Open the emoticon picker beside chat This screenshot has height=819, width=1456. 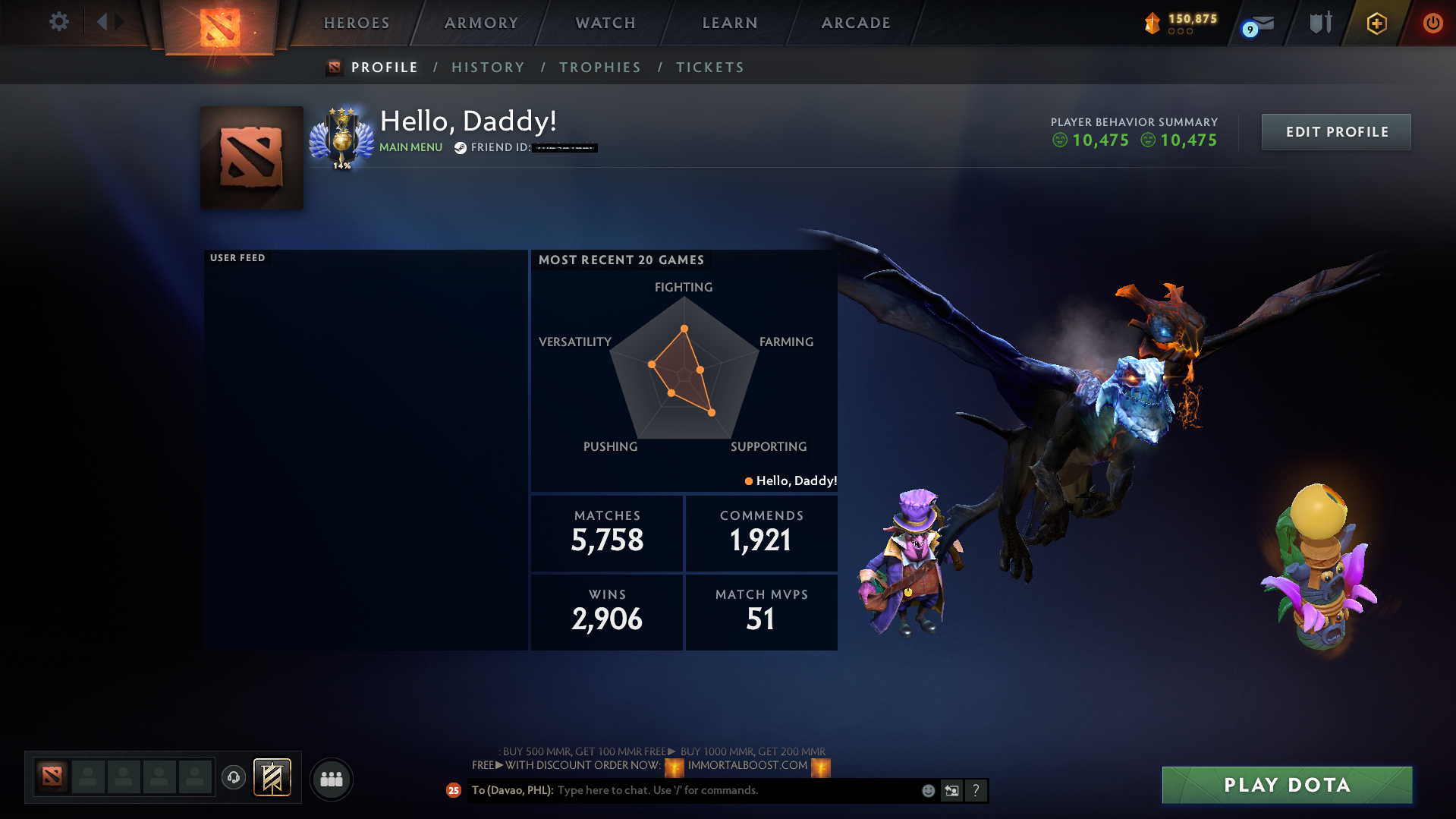[927, 790]
